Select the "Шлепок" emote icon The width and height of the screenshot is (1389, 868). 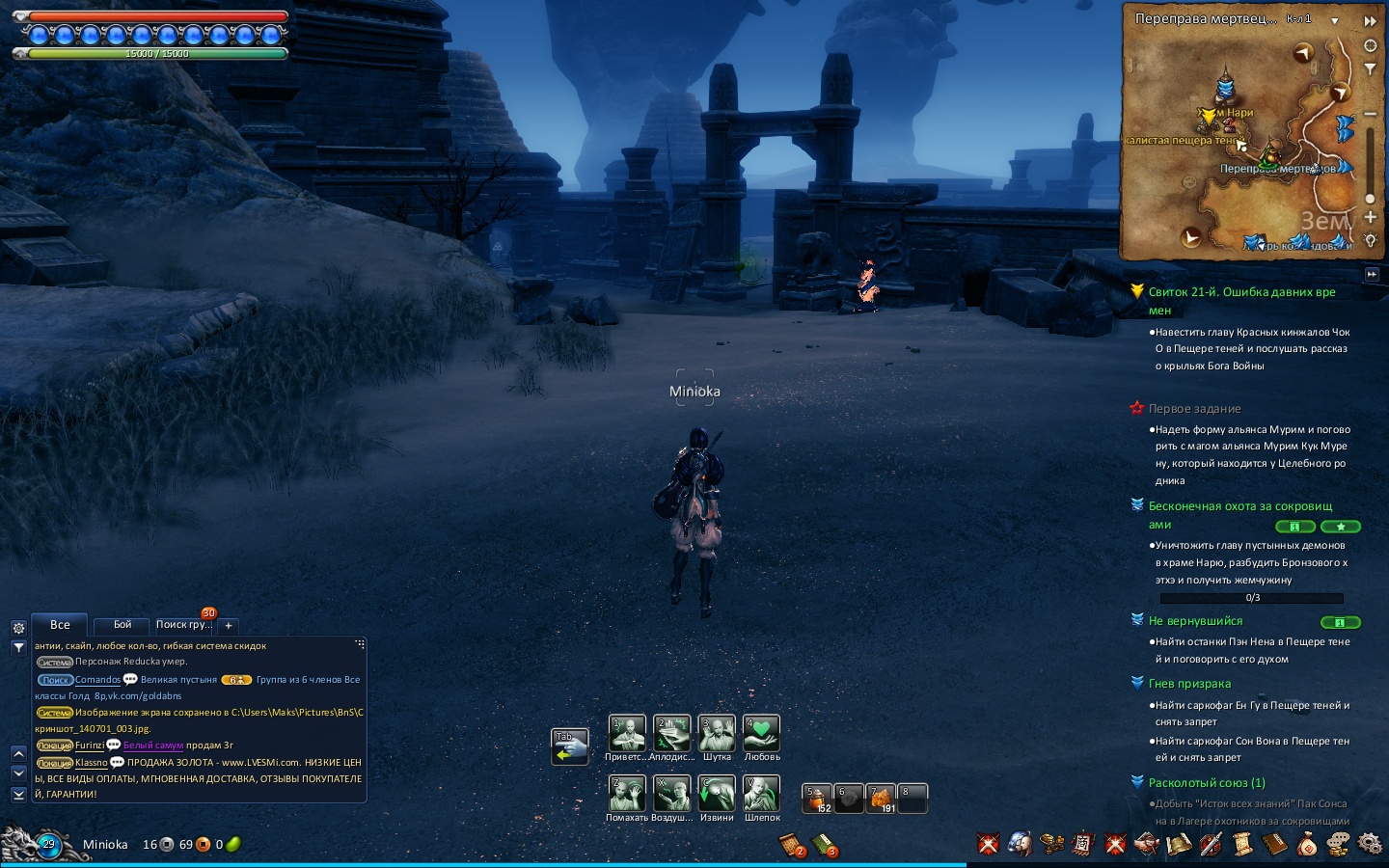(x=761, y=795)
